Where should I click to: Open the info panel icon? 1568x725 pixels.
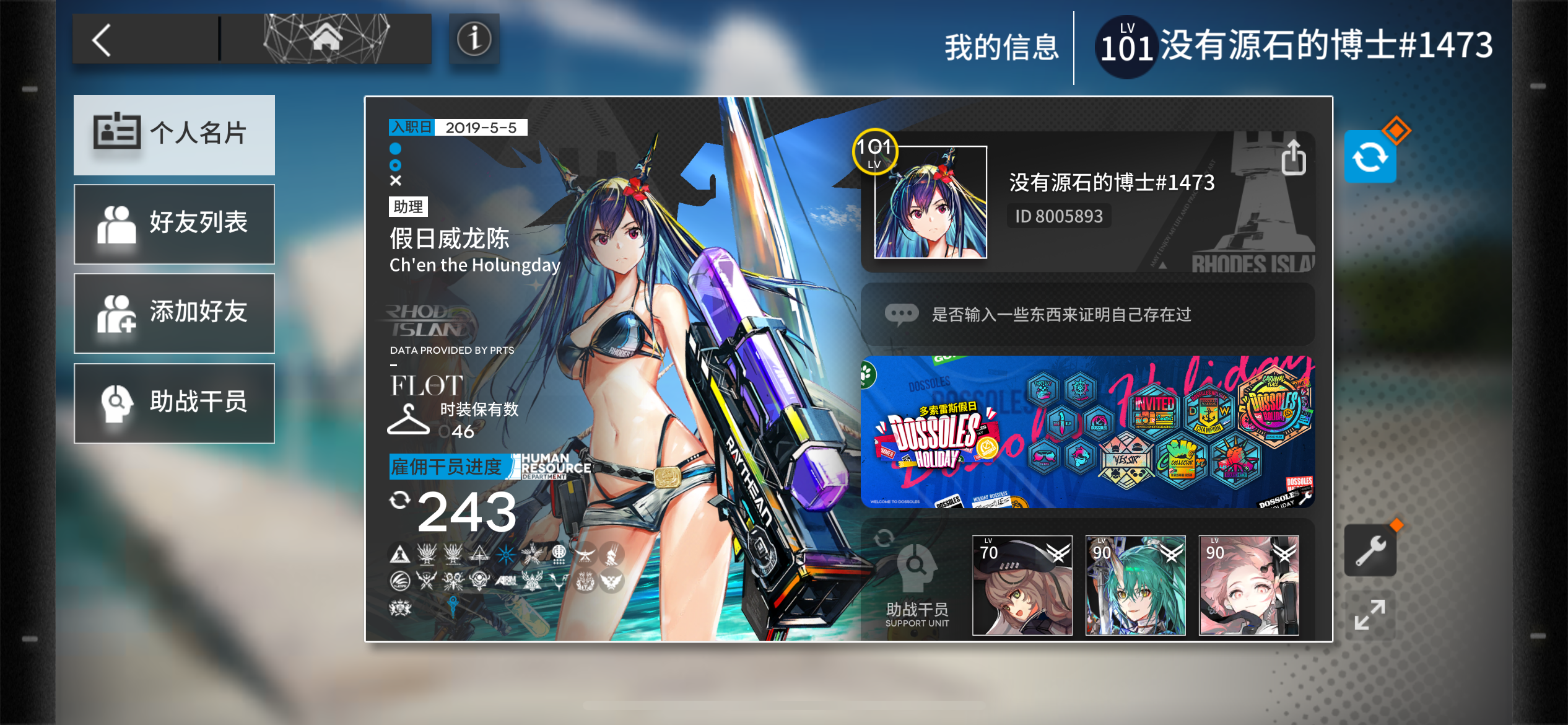[x=474, y=40]
